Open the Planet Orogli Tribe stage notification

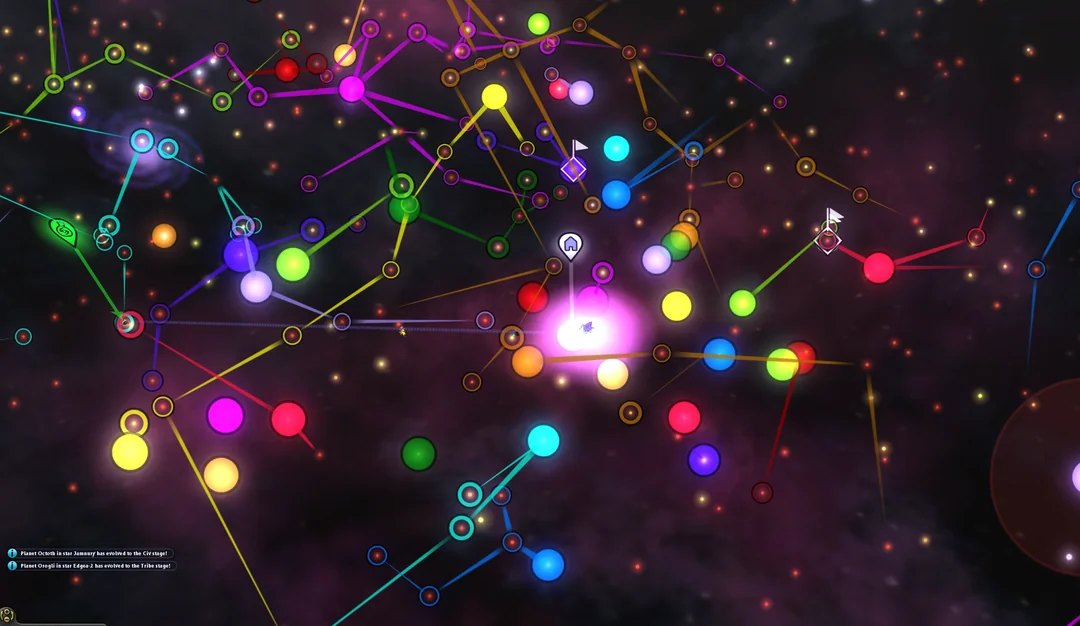[x=90, y=566]
